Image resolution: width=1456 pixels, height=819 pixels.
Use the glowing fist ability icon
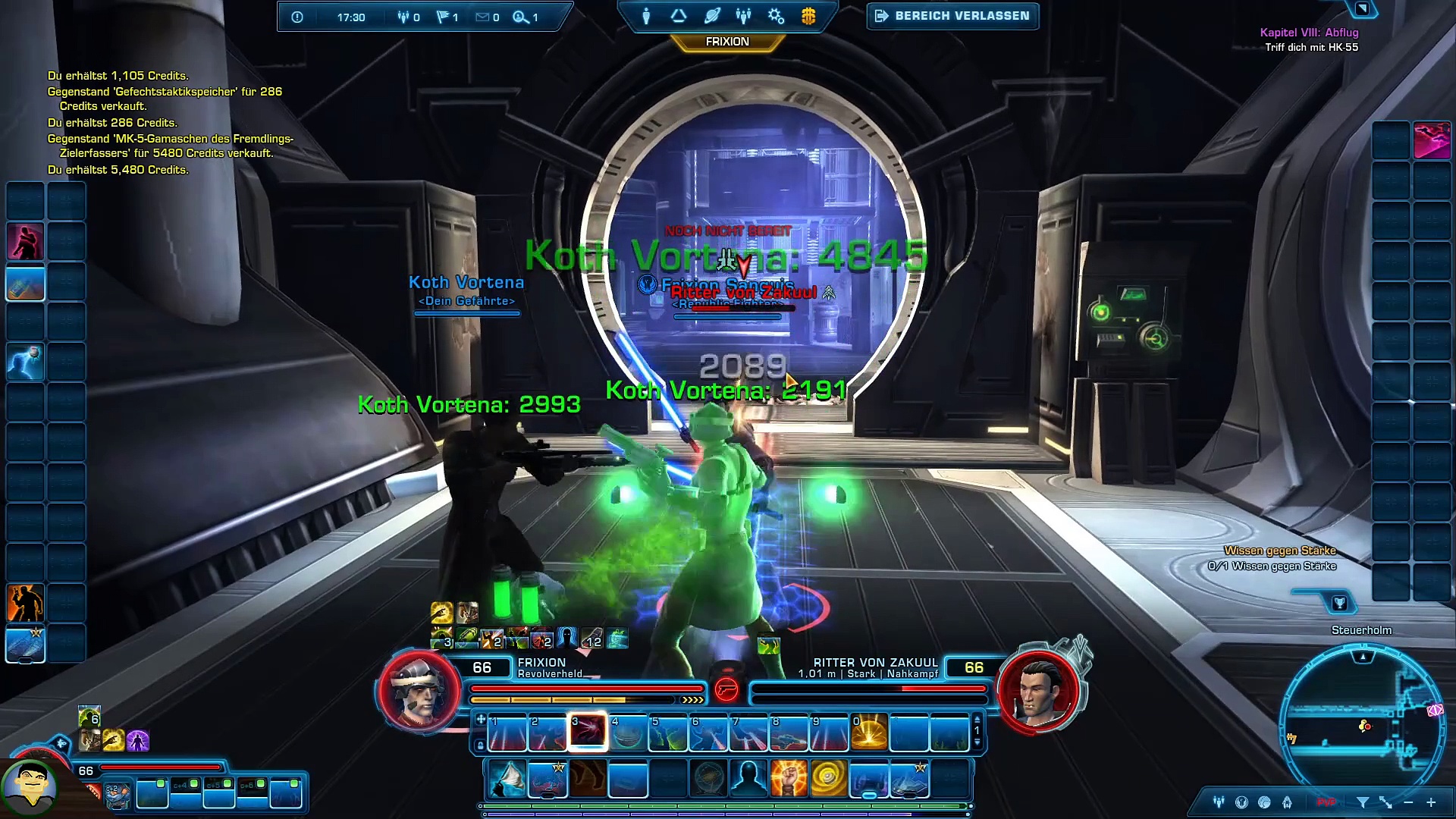tap(789, 779)
